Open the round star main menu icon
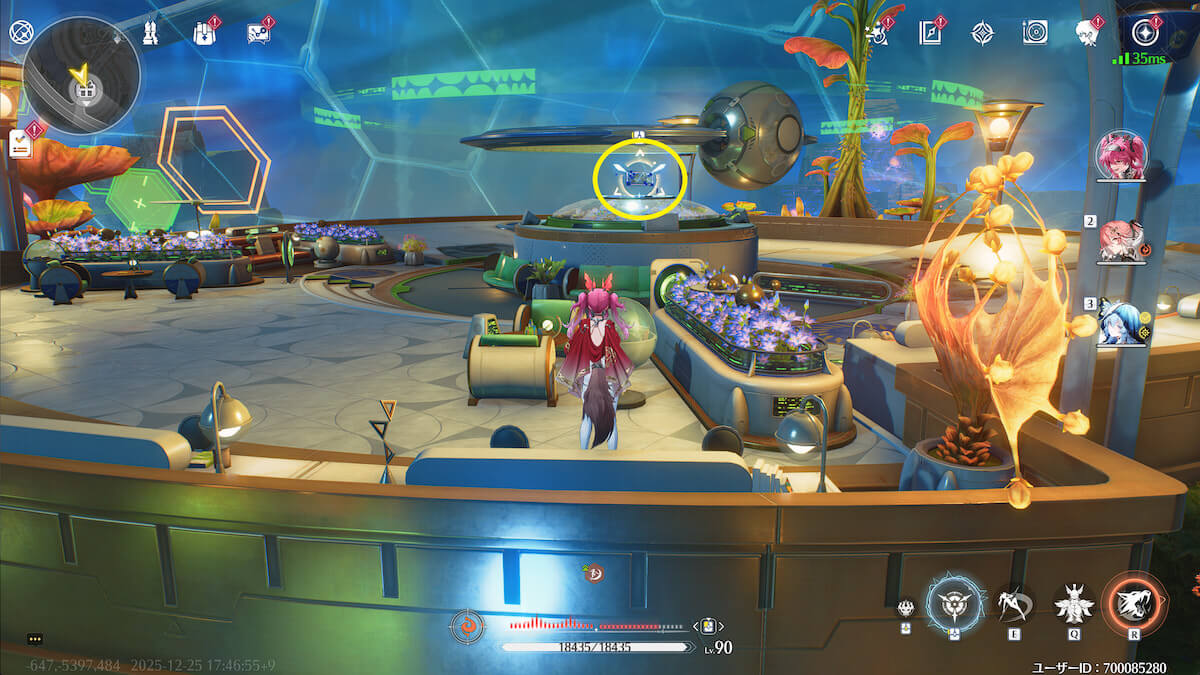 (1144, 32)
